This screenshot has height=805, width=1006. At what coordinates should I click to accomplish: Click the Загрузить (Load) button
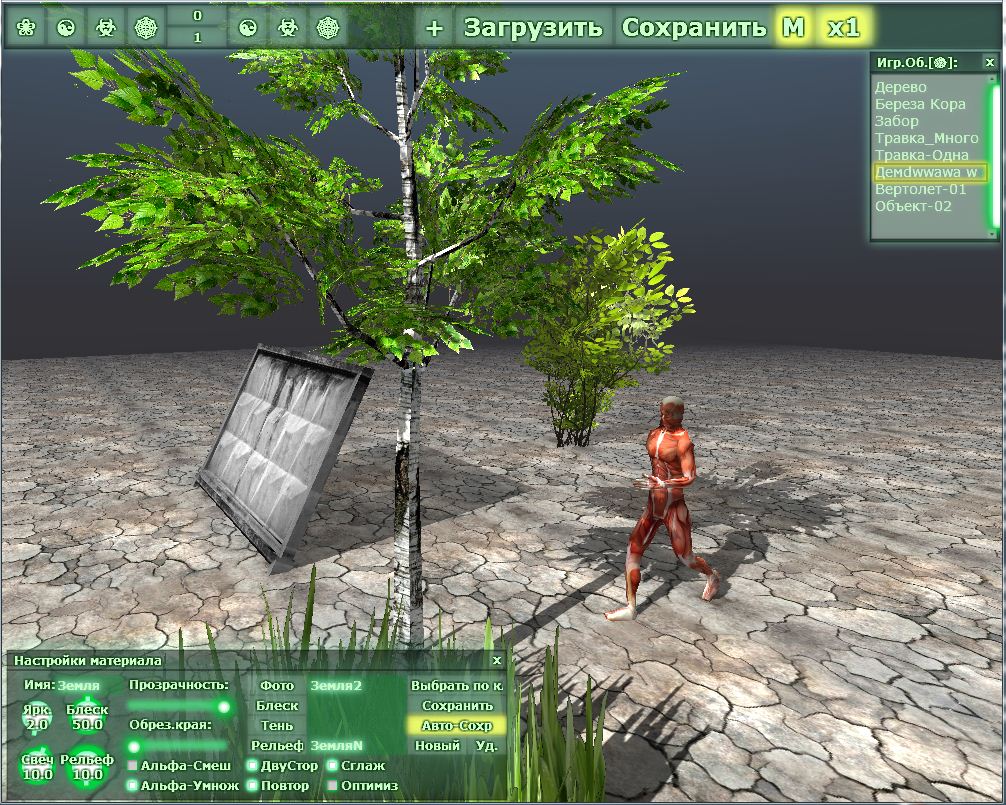point(533,27)
